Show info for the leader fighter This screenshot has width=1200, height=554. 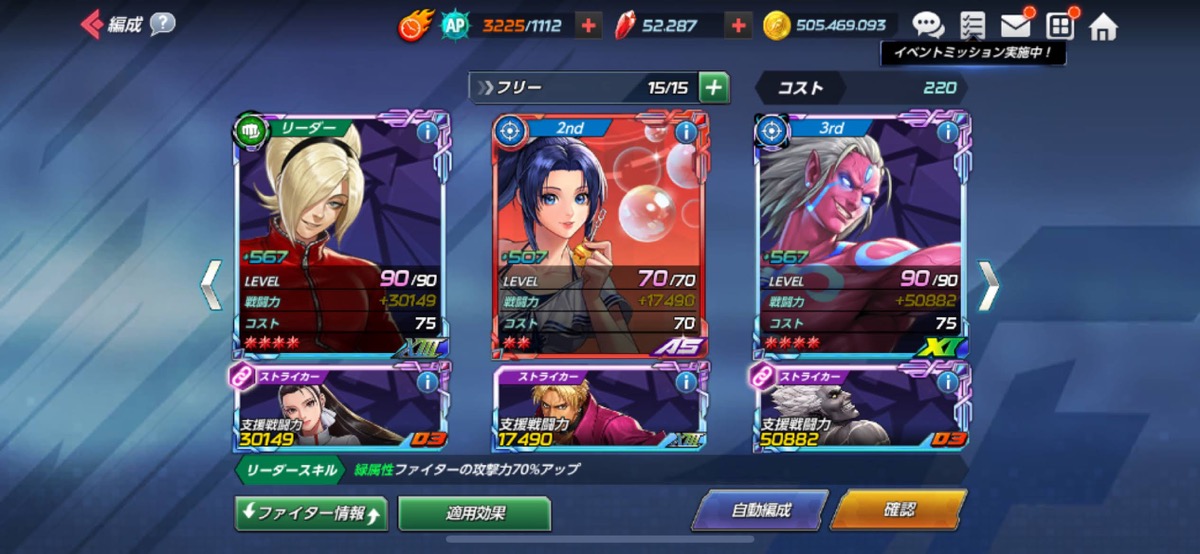click(x=427, y=132)
